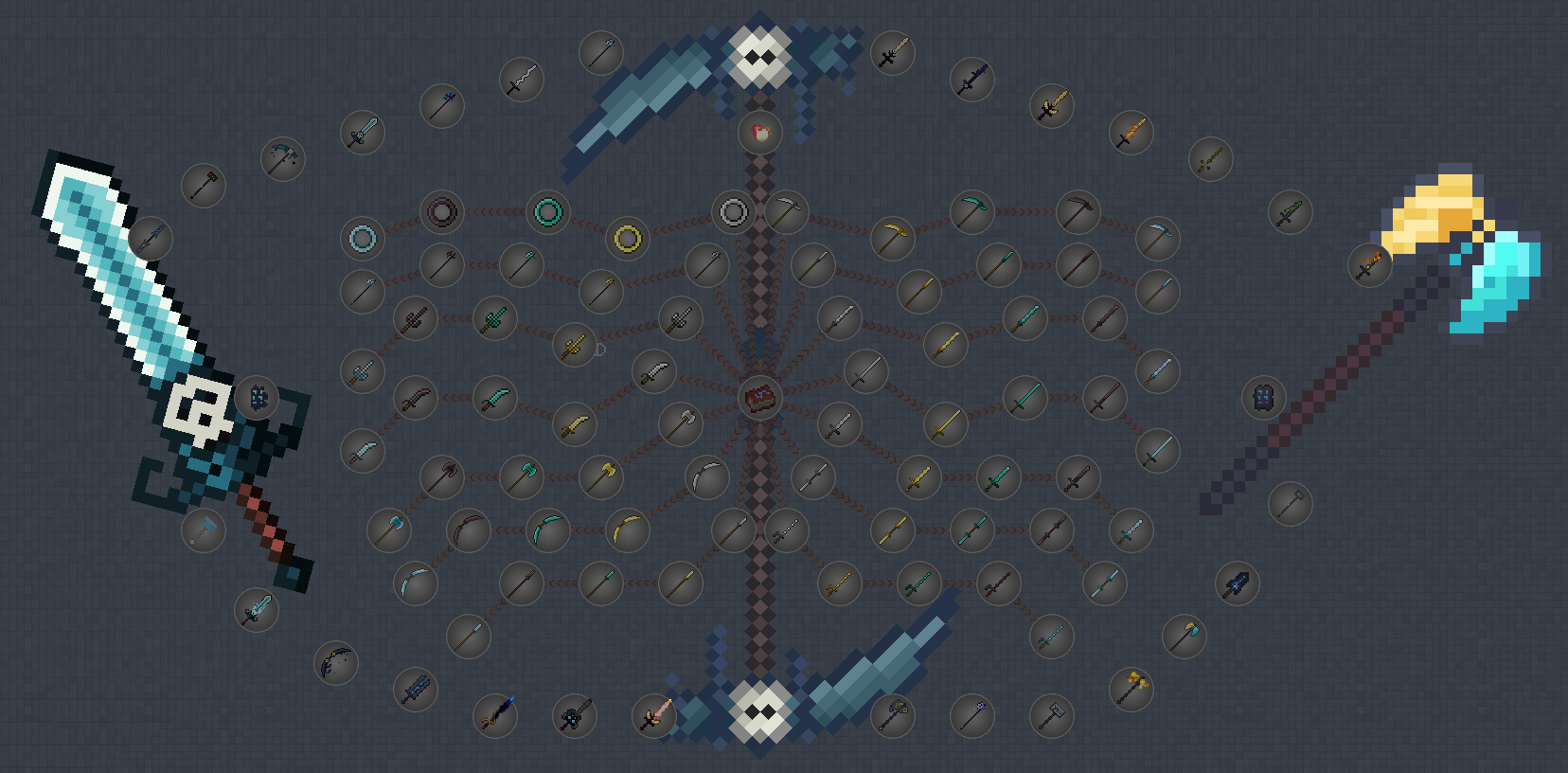Select the green poison dagger advancement on far right

click(x=1292, y=210)
